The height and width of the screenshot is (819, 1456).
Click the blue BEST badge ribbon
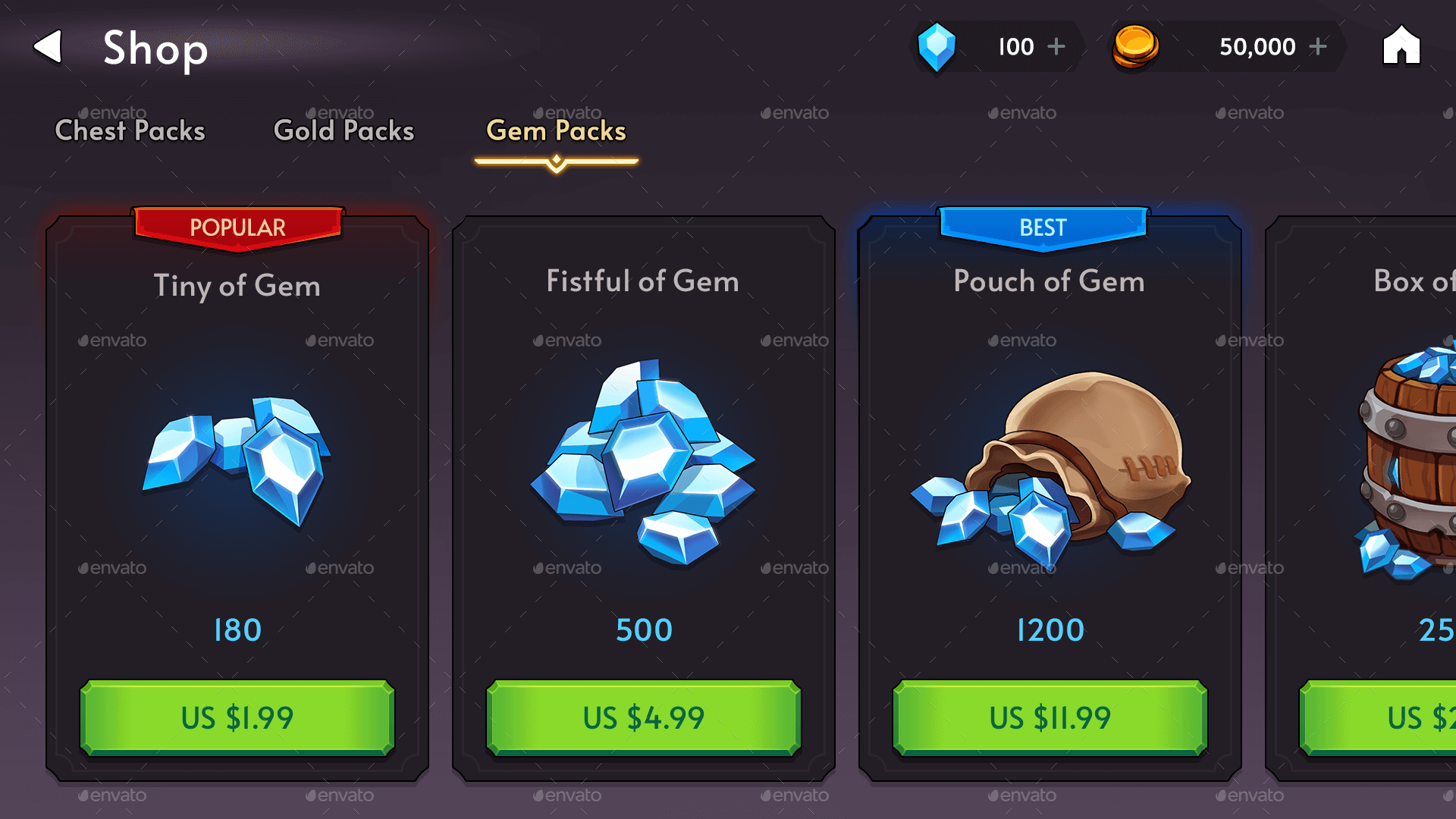click(1043, 227)
